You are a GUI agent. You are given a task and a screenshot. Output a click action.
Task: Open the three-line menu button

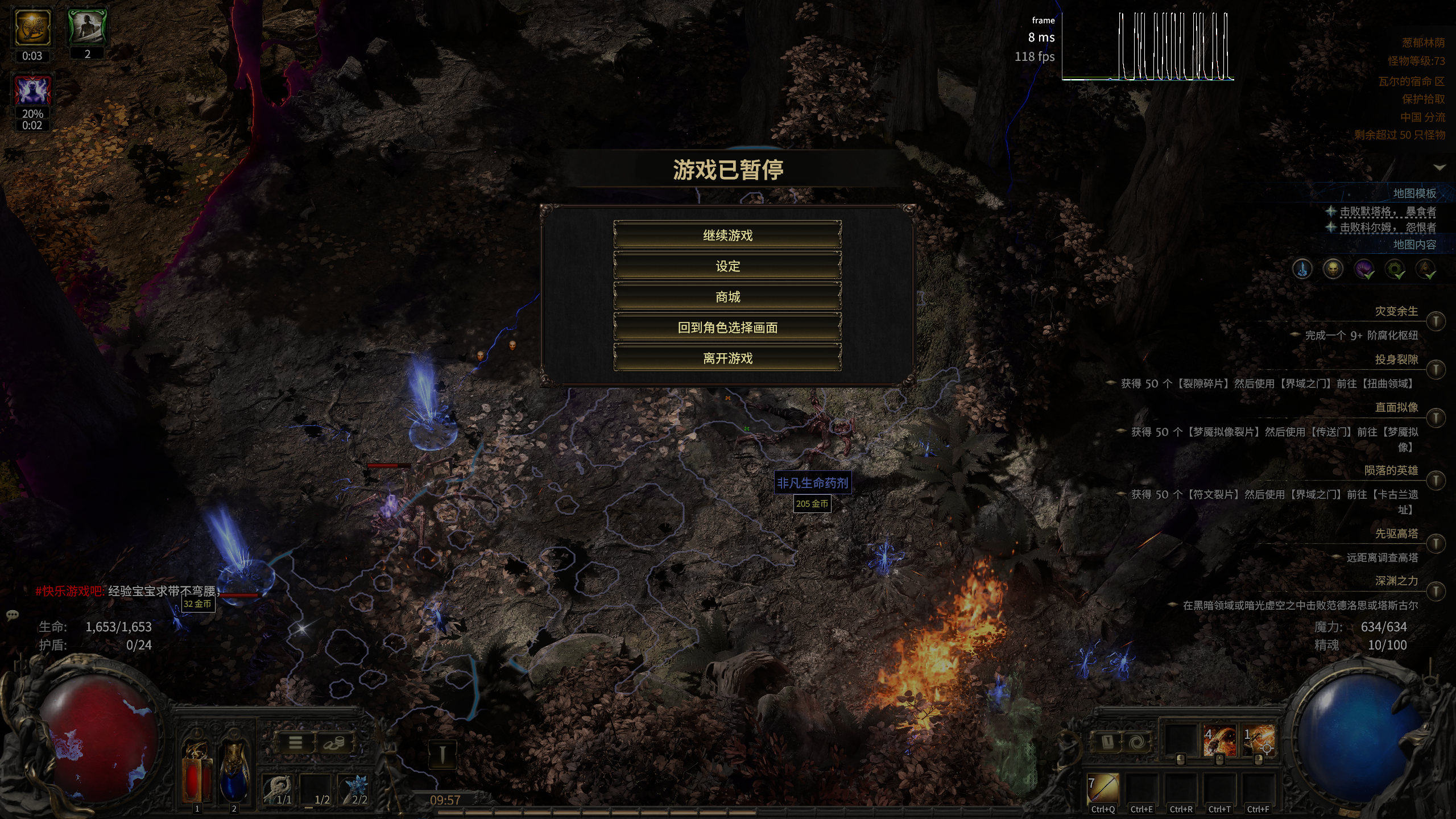tap(295, 743)
